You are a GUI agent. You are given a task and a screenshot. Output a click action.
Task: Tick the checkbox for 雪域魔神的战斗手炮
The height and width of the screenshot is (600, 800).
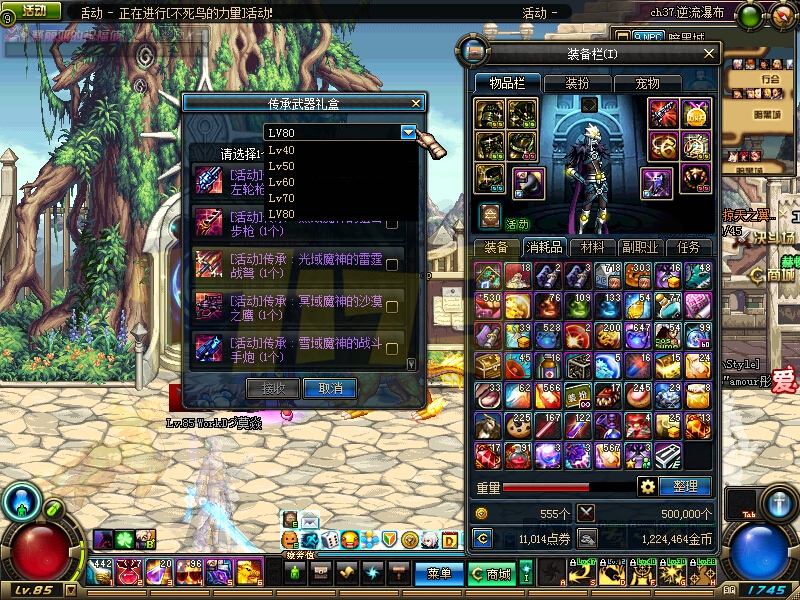coord(392,348)
